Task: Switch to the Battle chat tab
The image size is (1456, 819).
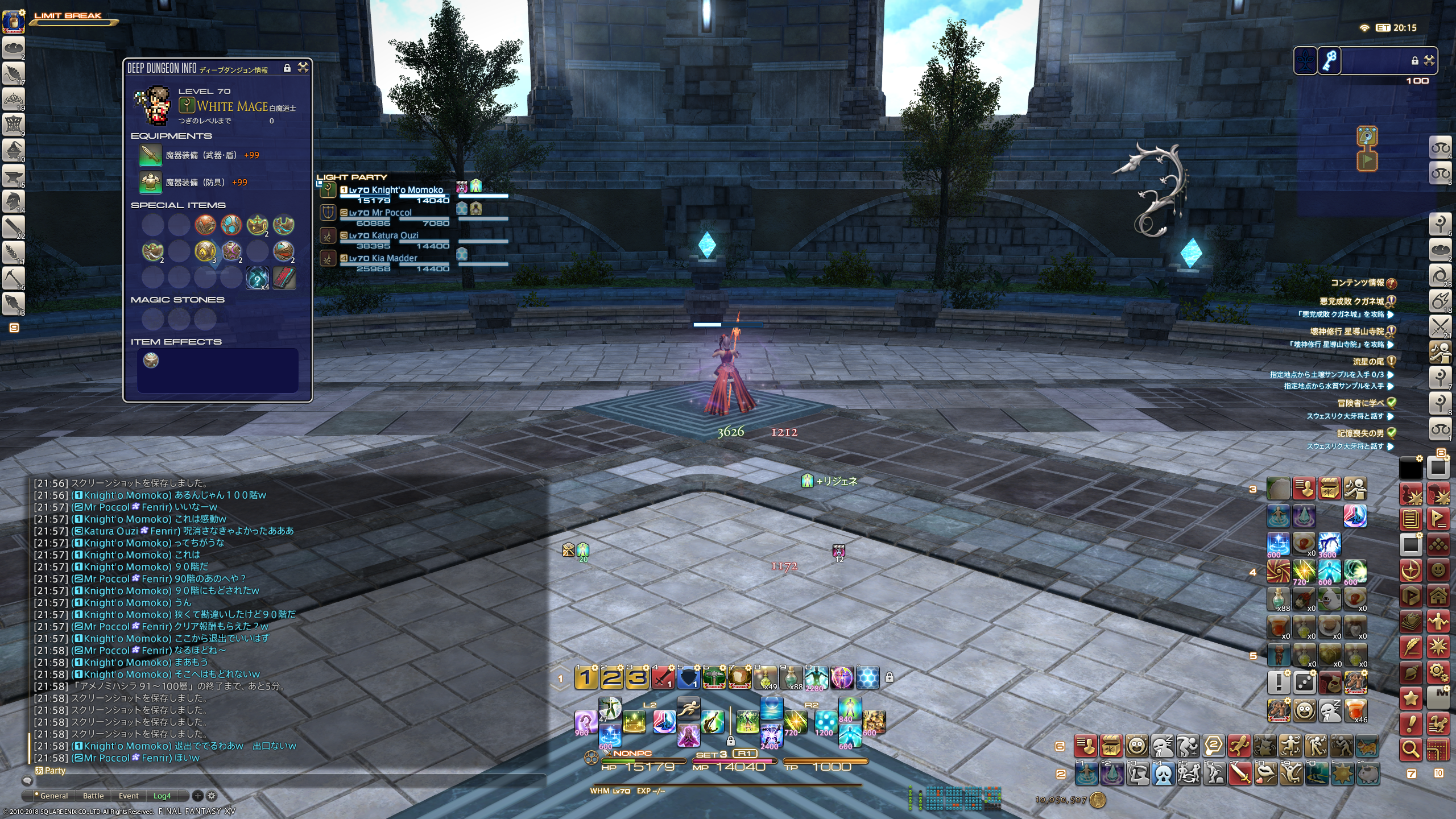Action: 93,796
